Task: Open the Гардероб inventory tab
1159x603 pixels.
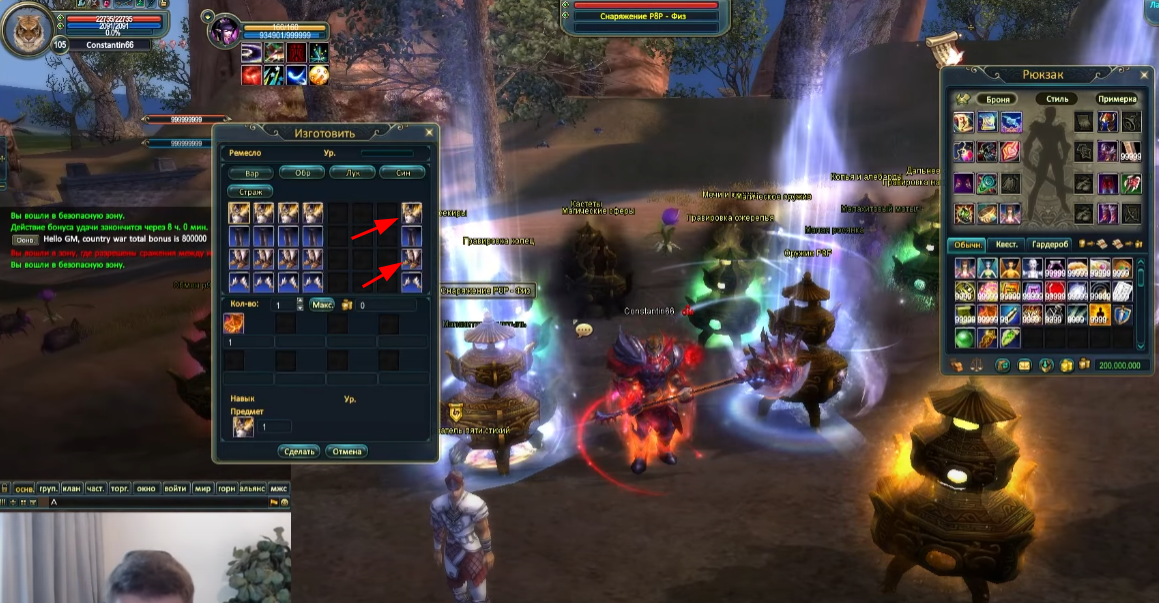Action: pos(1049,245)
